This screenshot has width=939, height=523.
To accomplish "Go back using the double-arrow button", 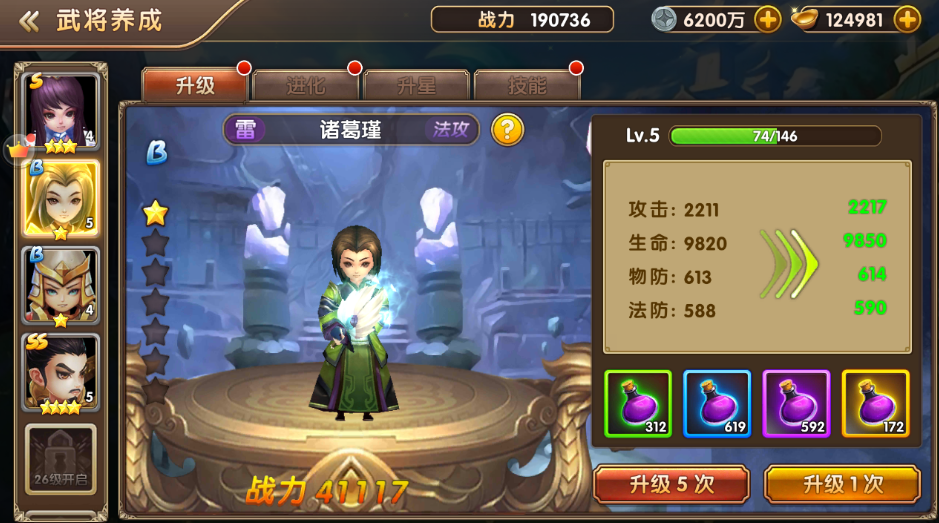I will point(29,21).
